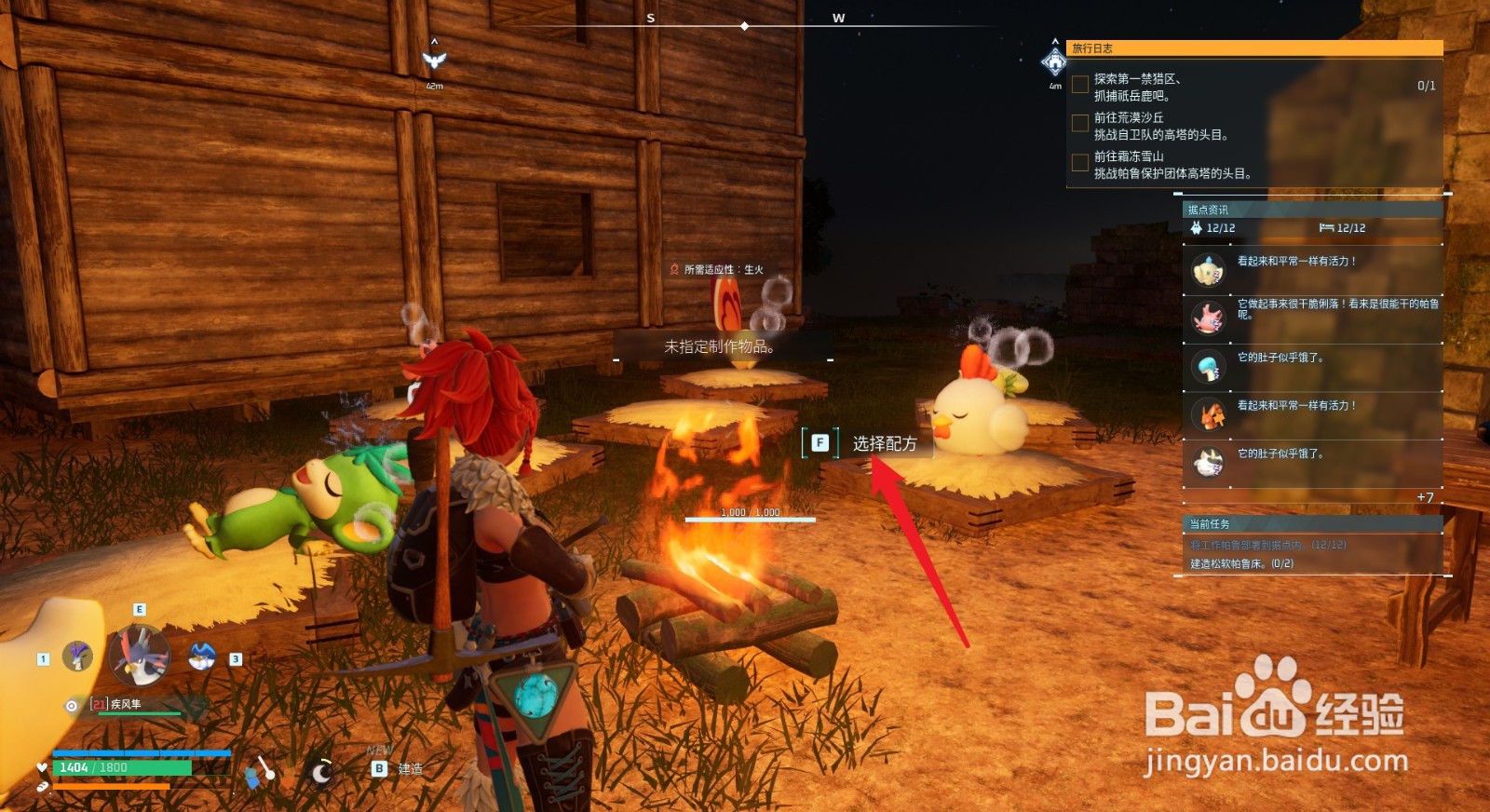Choose the purple horned pal party slot

(77, 656)
